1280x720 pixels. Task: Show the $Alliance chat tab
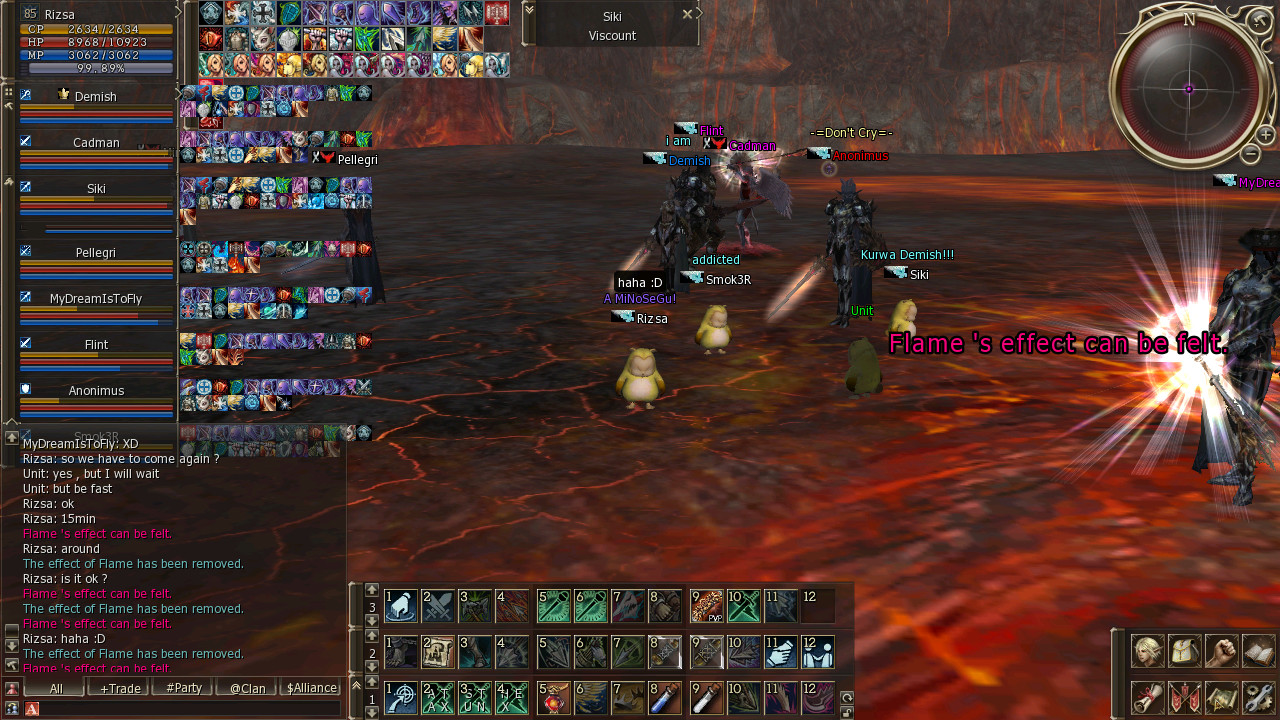pos(311,688)
